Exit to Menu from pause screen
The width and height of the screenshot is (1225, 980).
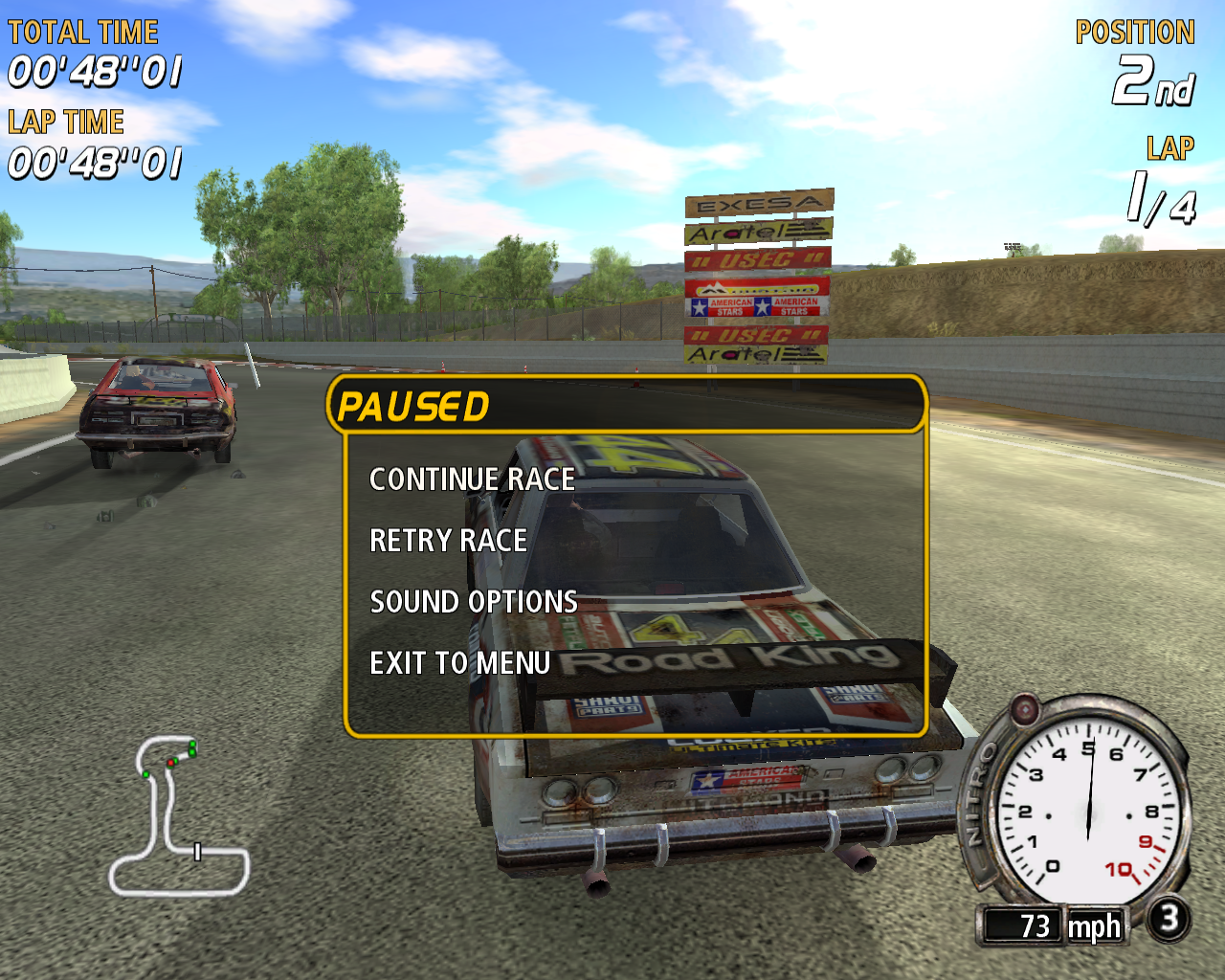(459, 663)
